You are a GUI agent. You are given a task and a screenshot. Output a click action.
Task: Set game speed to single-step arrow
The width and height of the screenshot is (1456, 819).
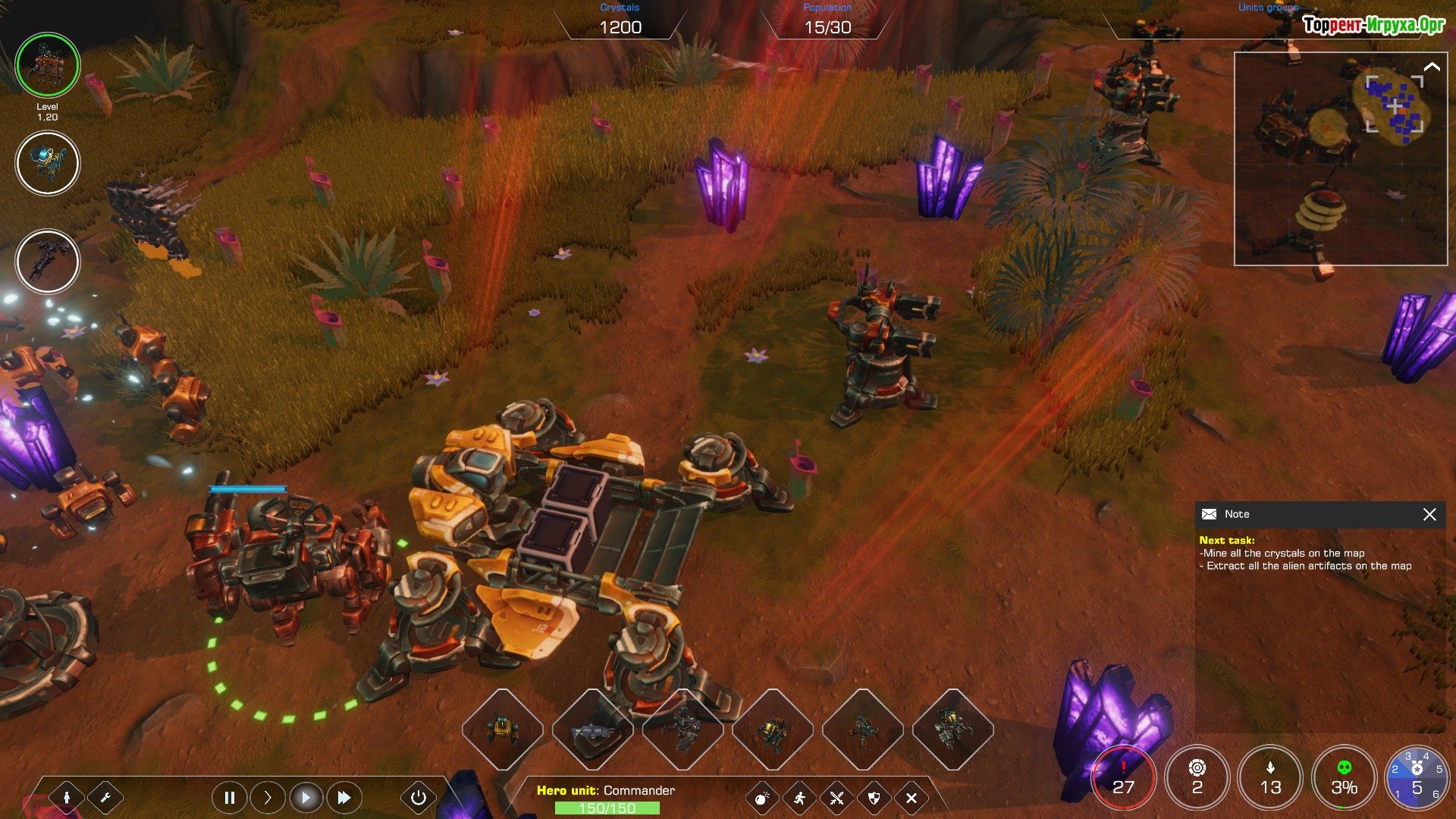click(267, 797)
